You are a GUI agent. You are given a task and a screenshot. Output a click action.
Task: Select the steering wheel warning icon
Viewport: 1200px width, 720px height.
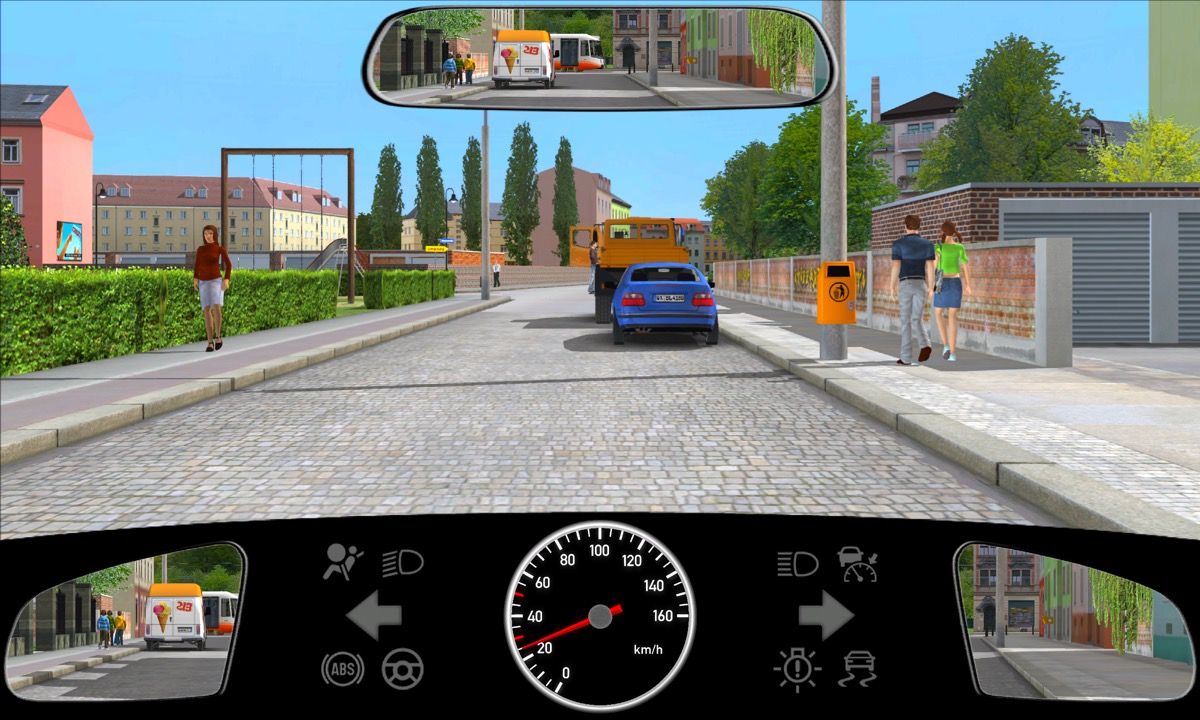[x=403, y=668]
